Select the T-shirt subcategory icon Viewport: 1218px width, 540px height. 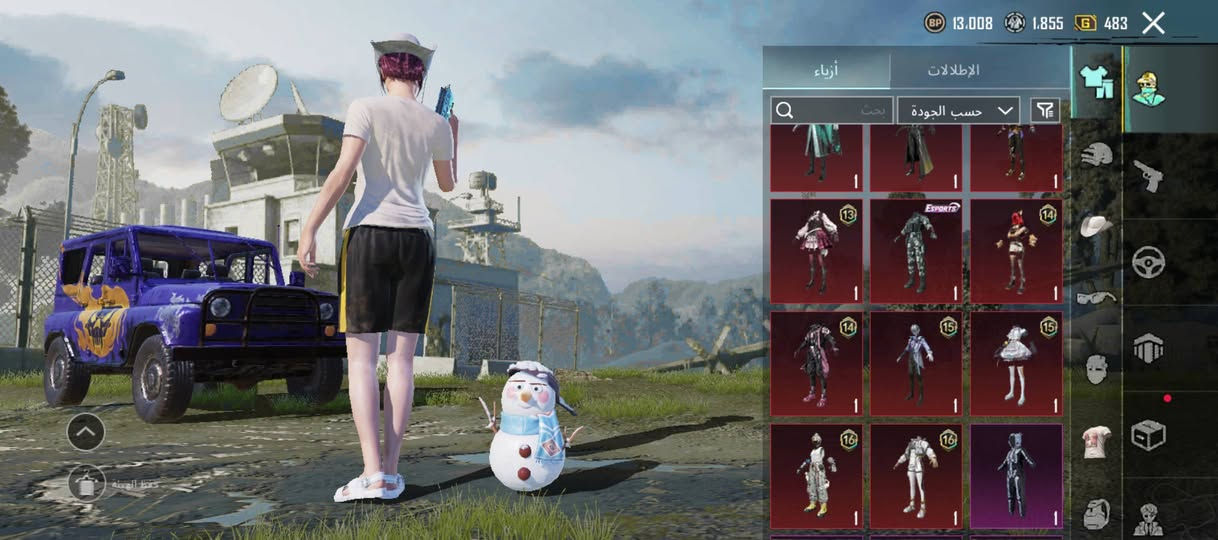pos(1097,441)
